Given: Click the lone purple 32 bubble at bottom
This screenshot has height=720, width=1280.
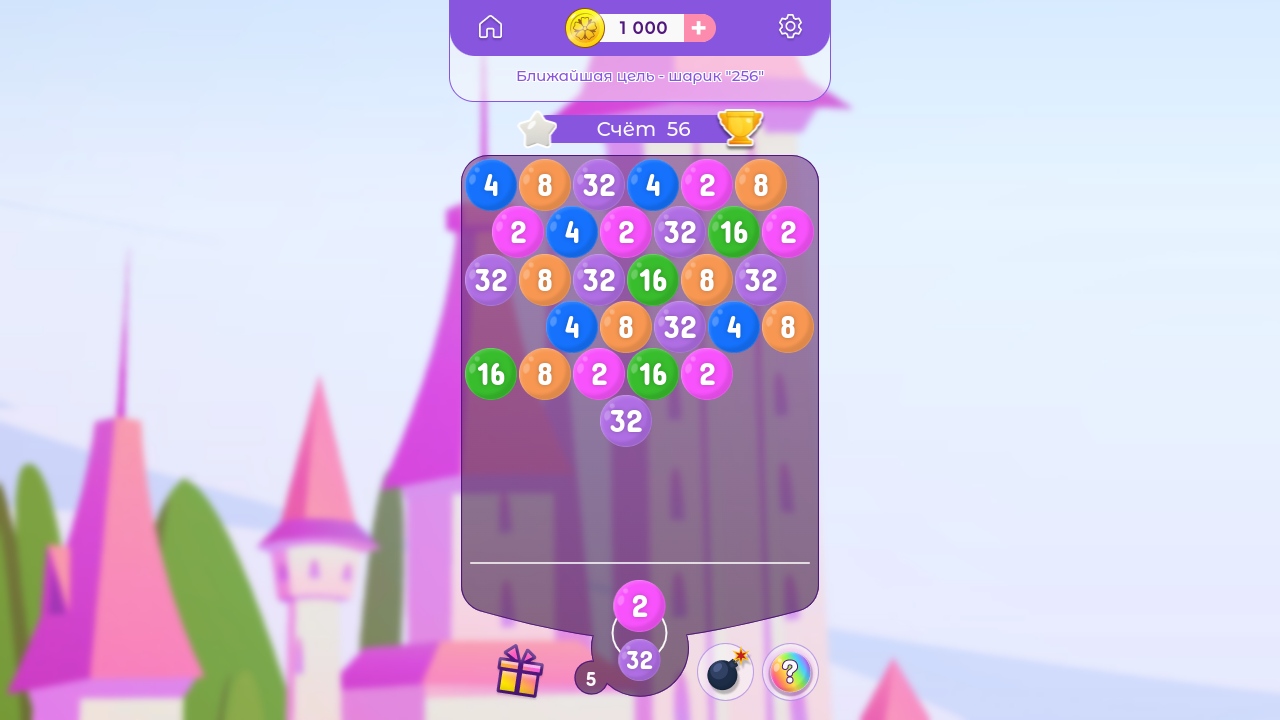Looking at the screenshot, I should 626,421.
